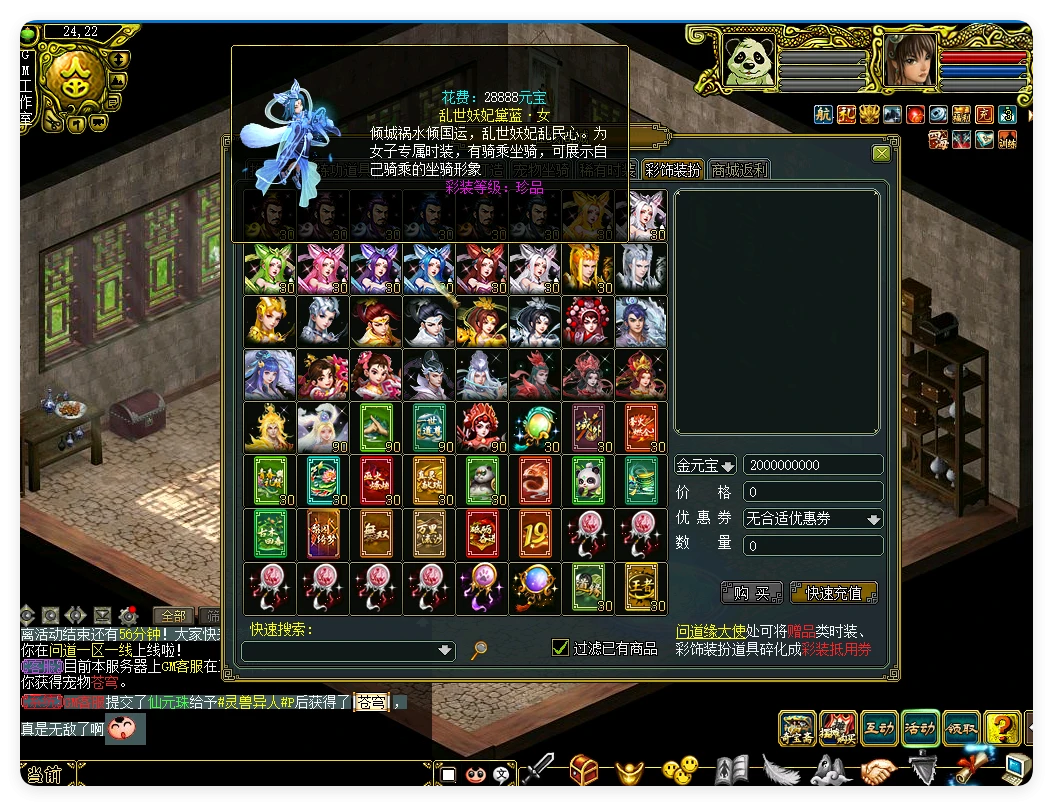Viewport: 1053px width, 806px height.
Task: Click the 领取 claim button
Action: click(x=961, y=728)
